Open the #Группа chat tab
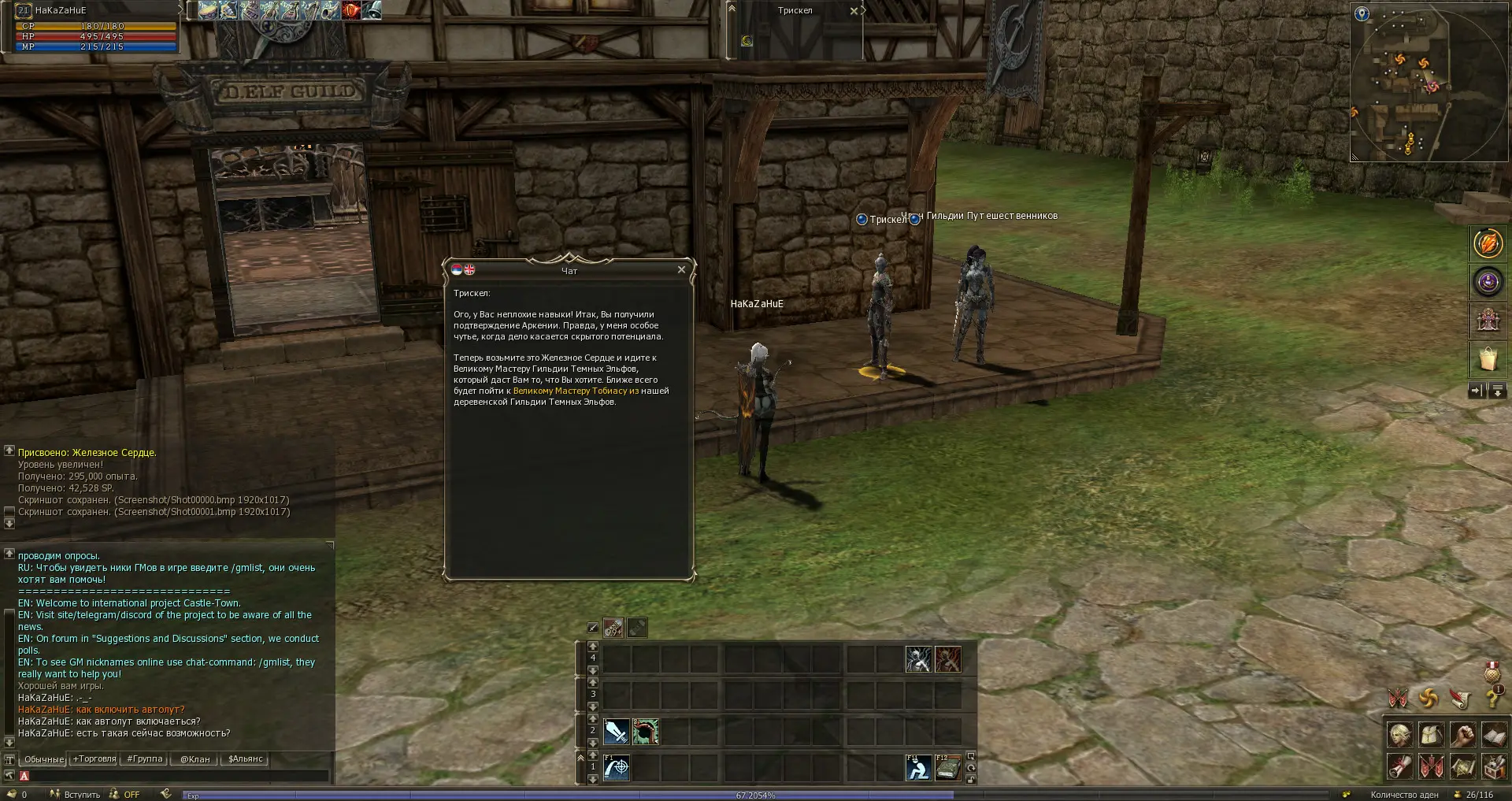 tap(145, 759)
